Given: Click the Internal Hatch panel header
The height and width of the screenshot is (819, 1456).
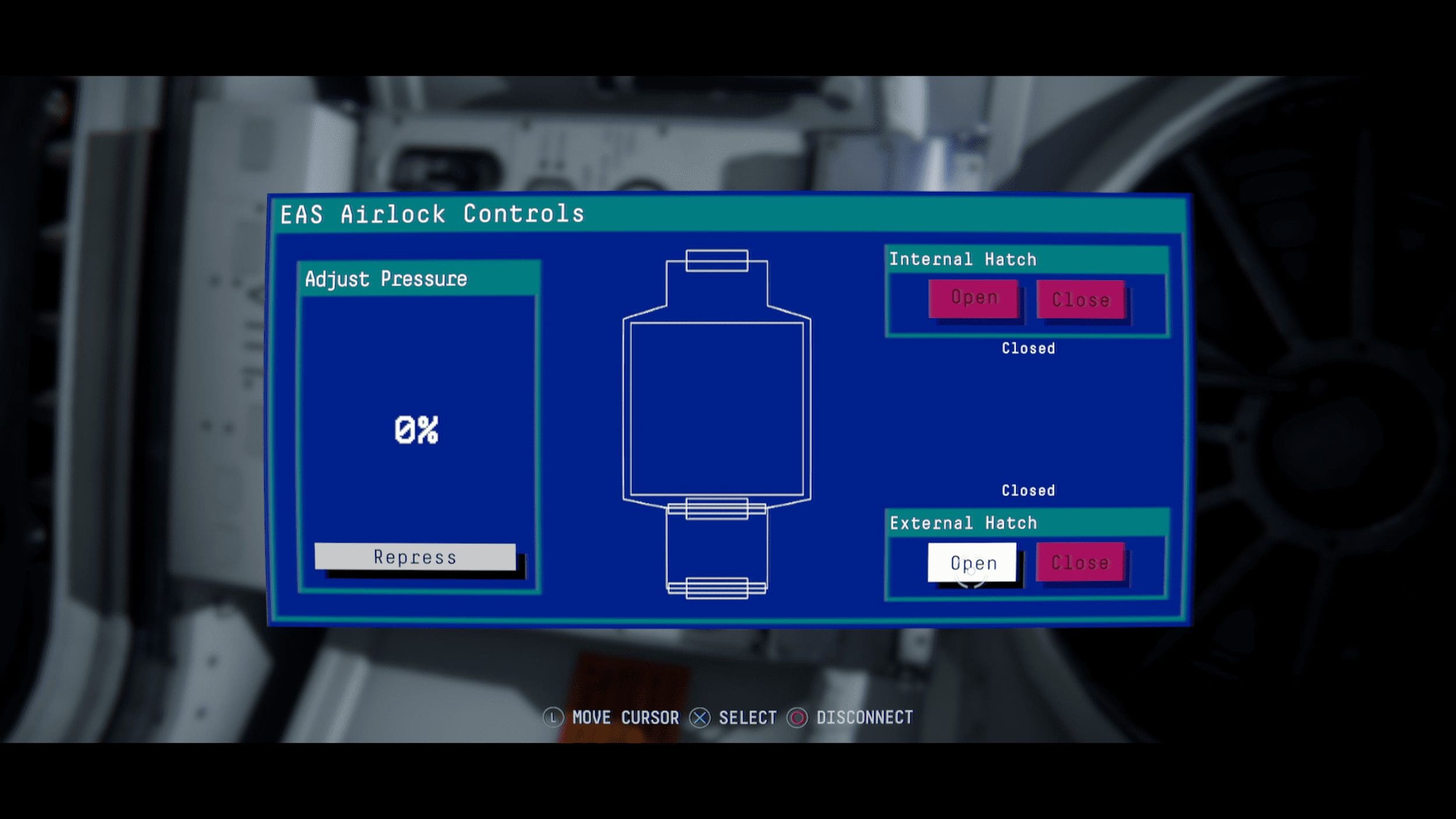Looking at the screenshot, I should tap(964, 258).
